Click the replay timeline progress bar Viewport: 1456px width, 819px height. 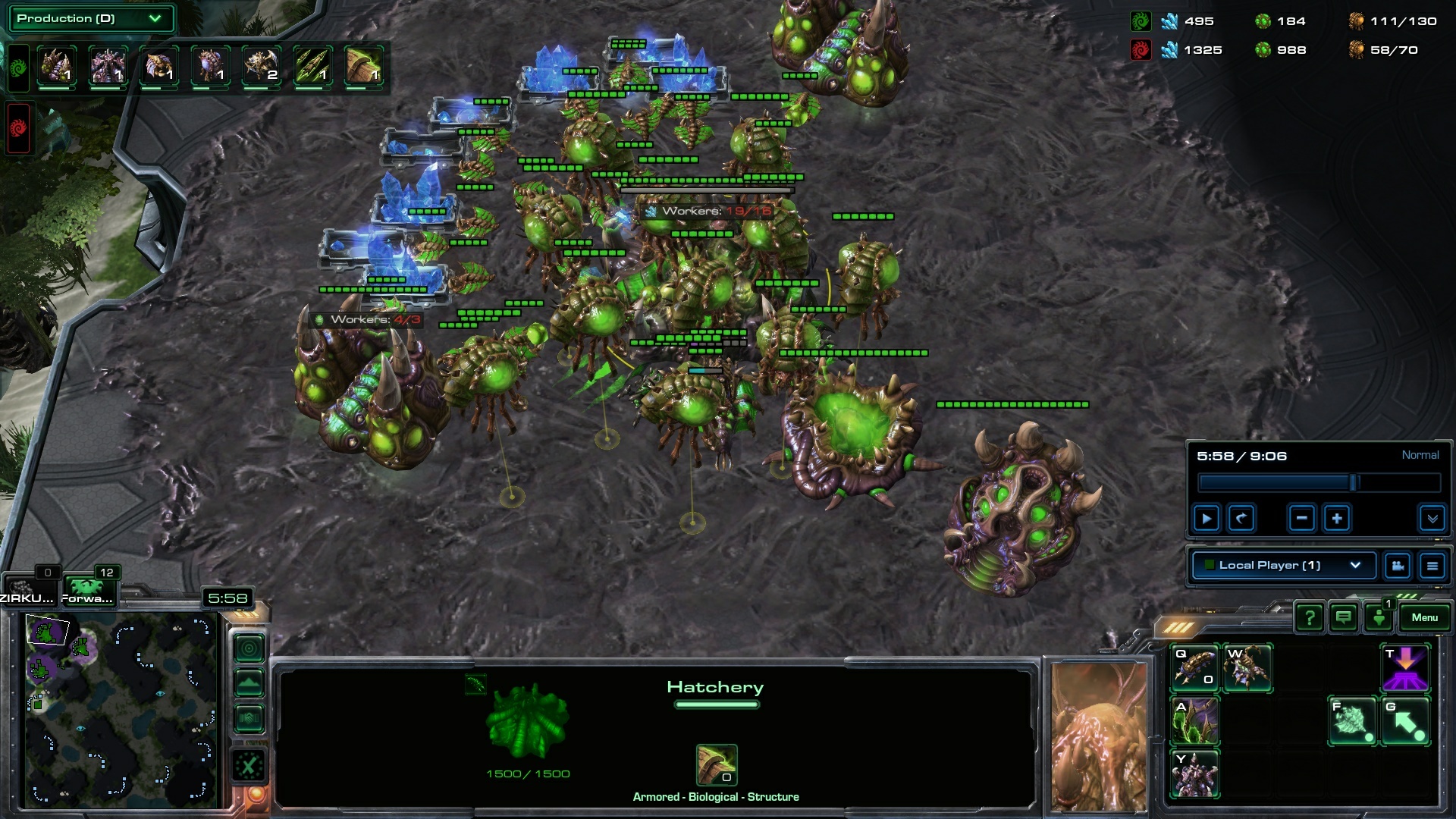1318,482
